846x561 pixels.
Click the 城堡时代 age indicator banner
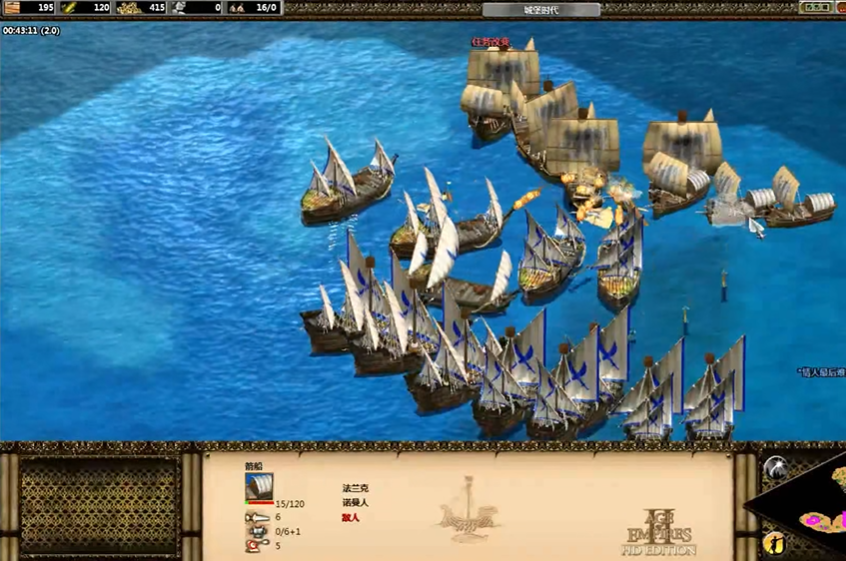(x=541, y=10)
